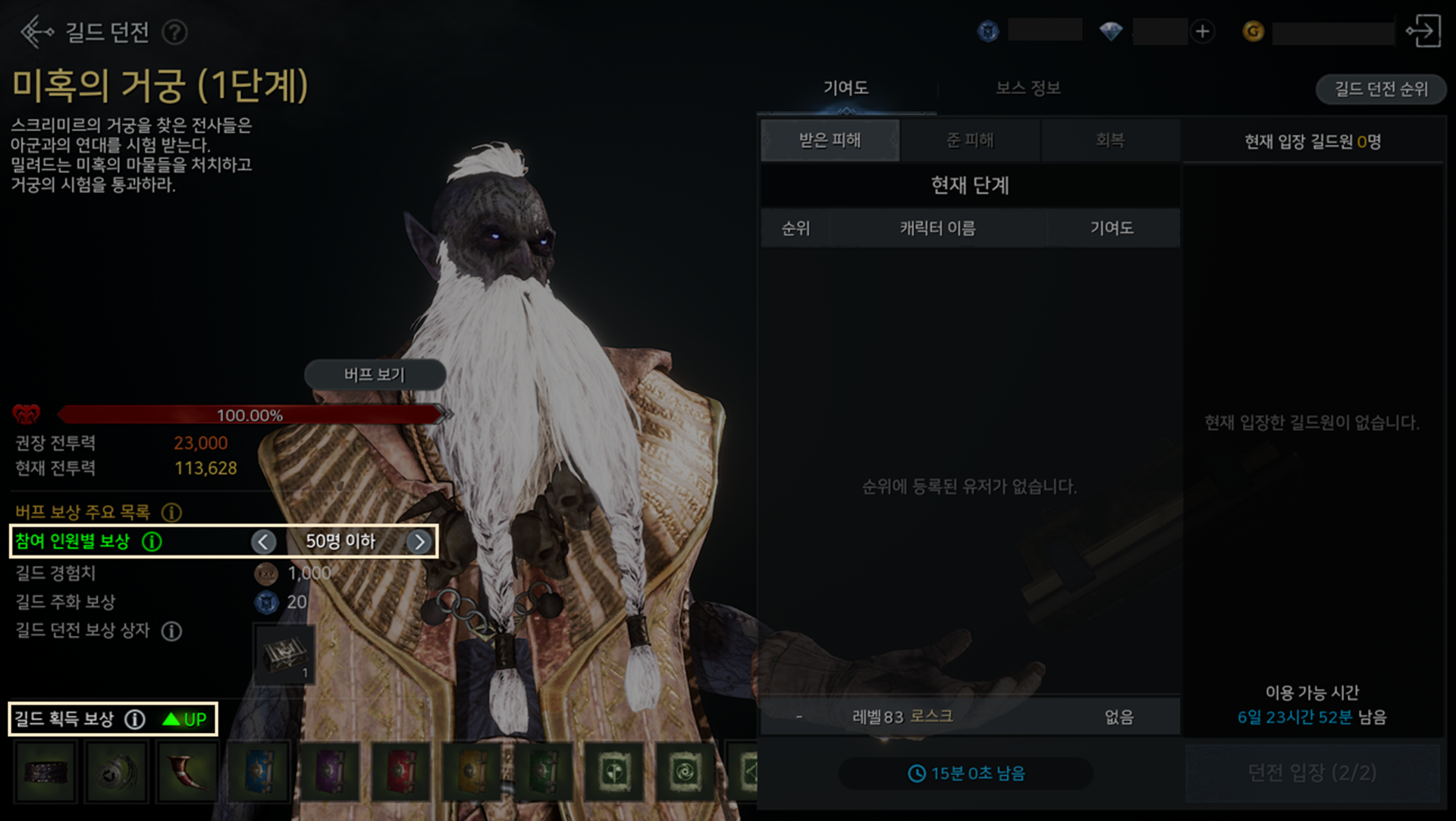Viewport: 1456px width, 821px height.
Task: Select the purple book reward slot
Action: (x=330, y=772)
